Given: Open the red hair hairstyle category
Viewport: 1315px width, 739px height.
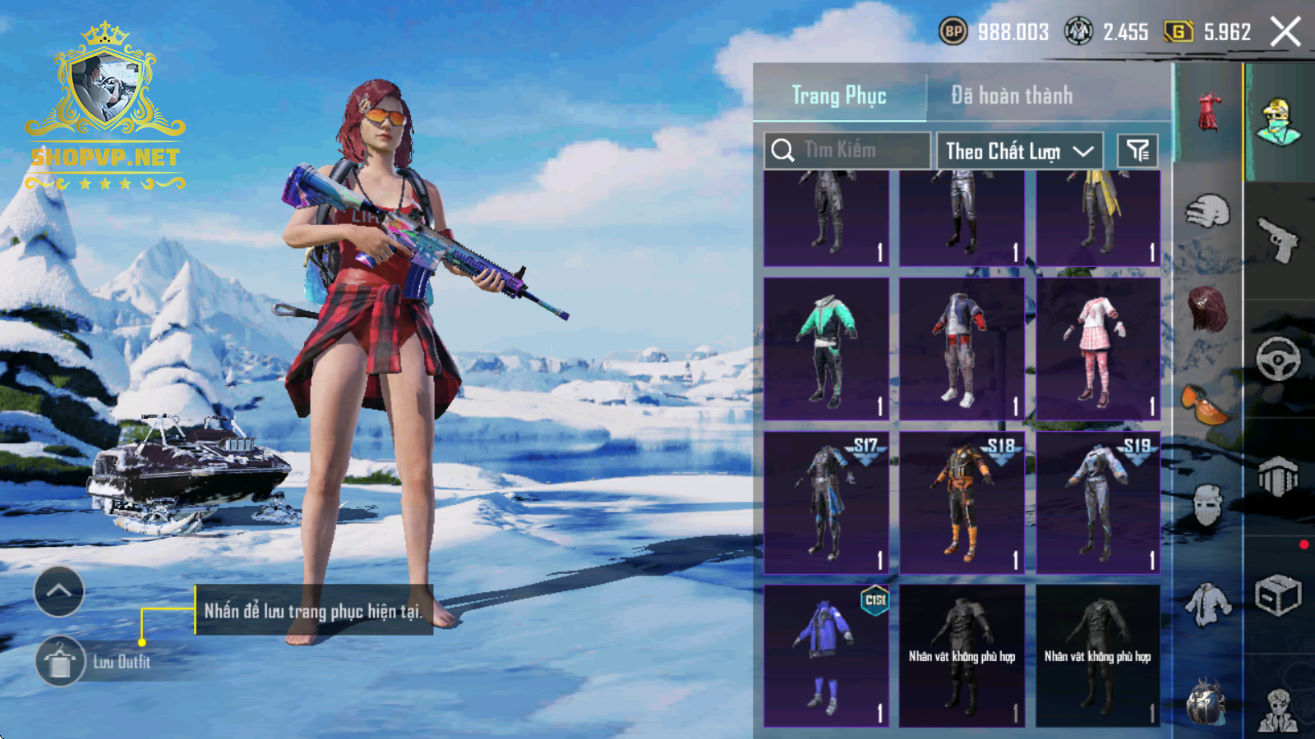Looking at the screenshot, I should [x=1208, y=307].
